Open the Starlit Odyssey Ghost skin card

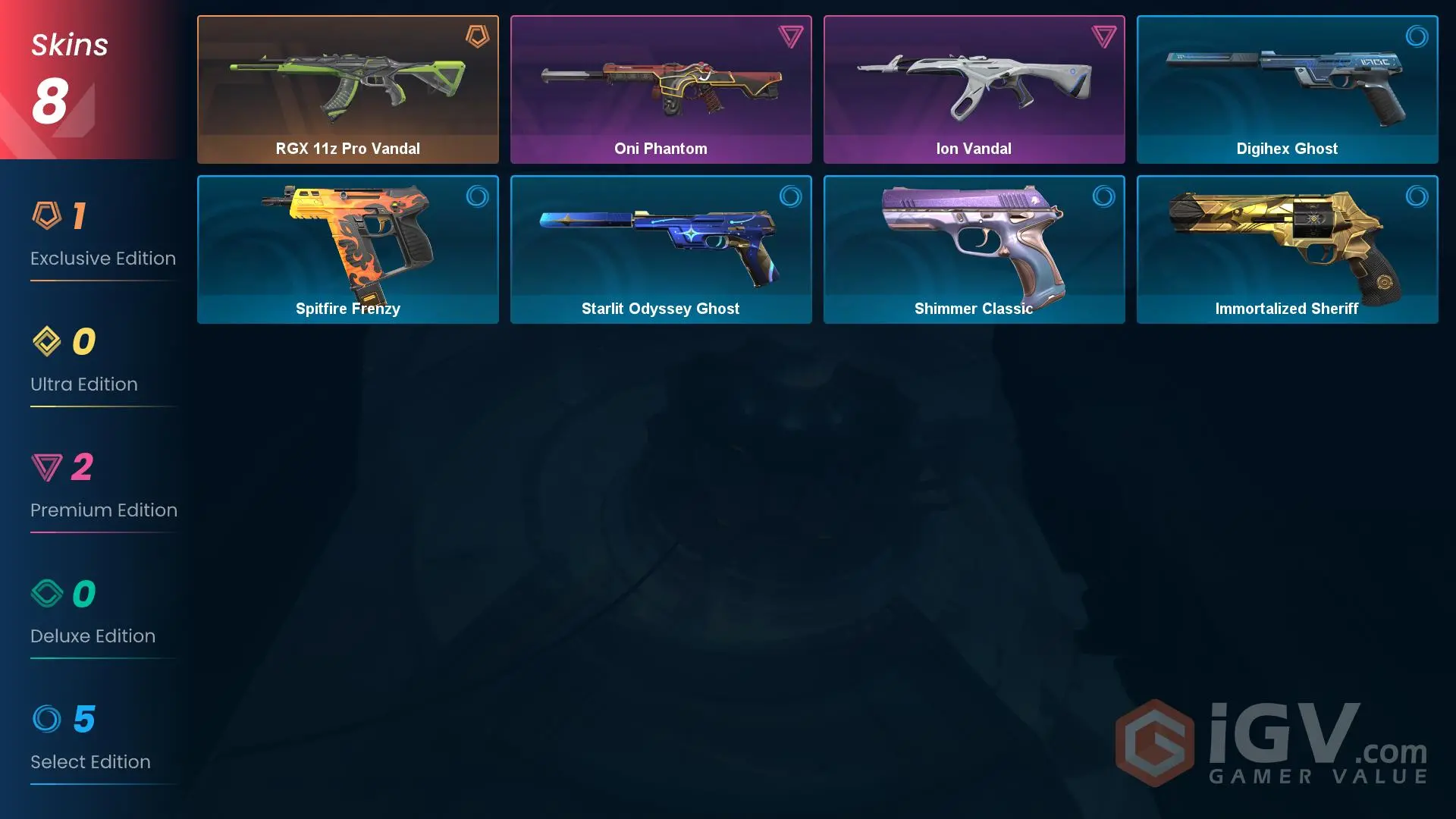661,249
